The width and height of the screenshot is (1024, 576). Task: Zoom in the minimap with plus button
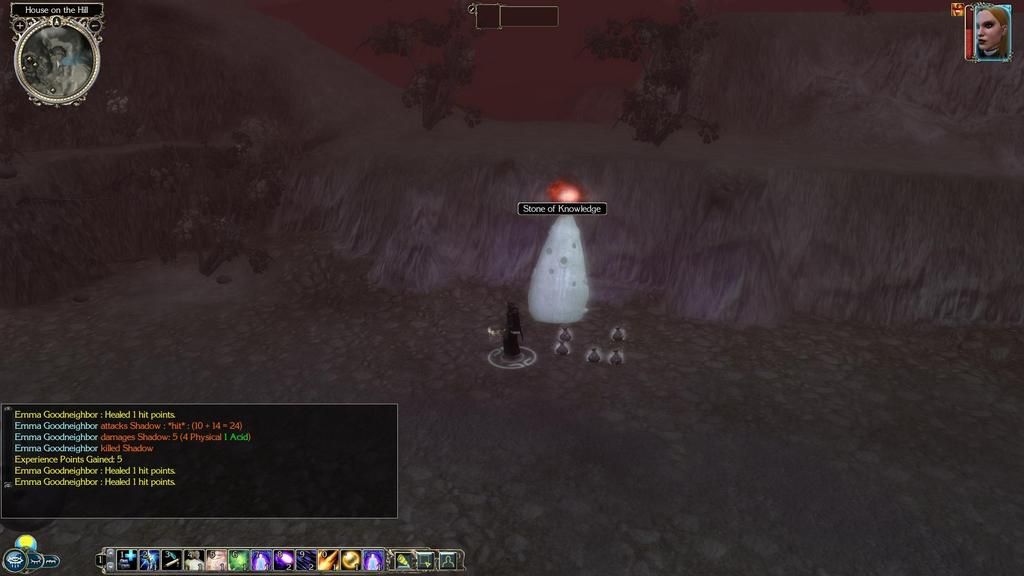(x=20, y=25)
